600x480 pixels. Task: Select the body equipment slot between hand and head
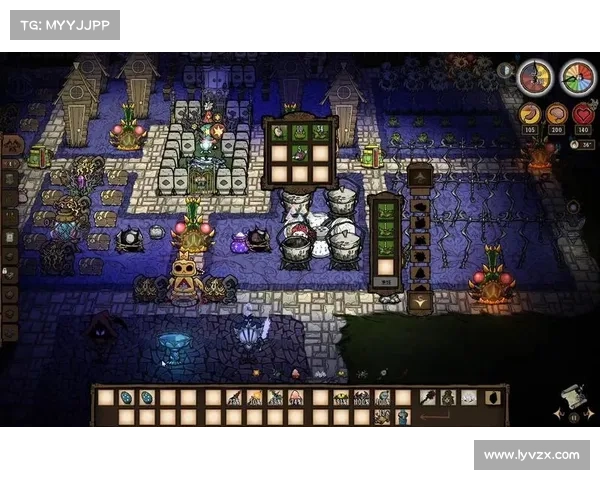[x=448, y=397]
